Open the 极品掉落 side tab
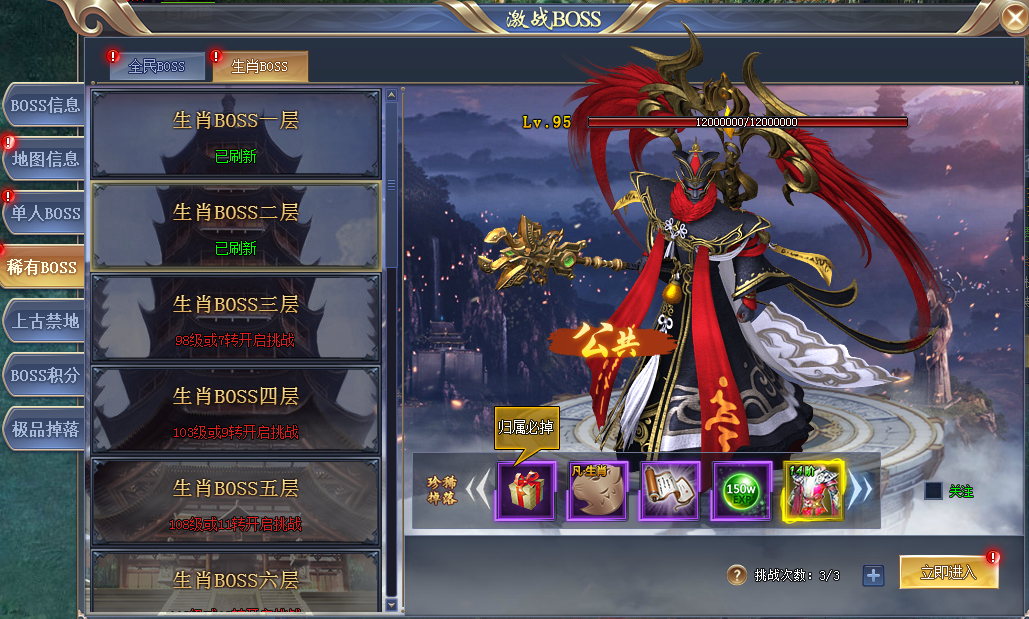 [44, 429]
